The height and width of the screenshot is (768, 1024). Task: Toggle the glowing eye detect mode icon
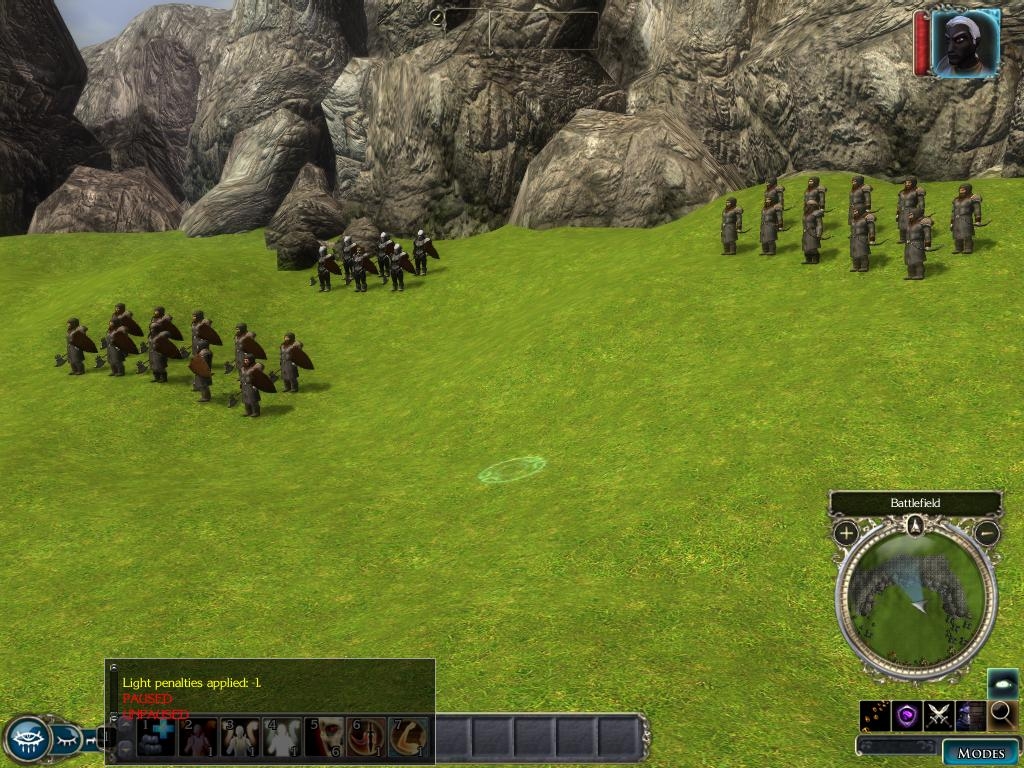[x=1002, y=683]
